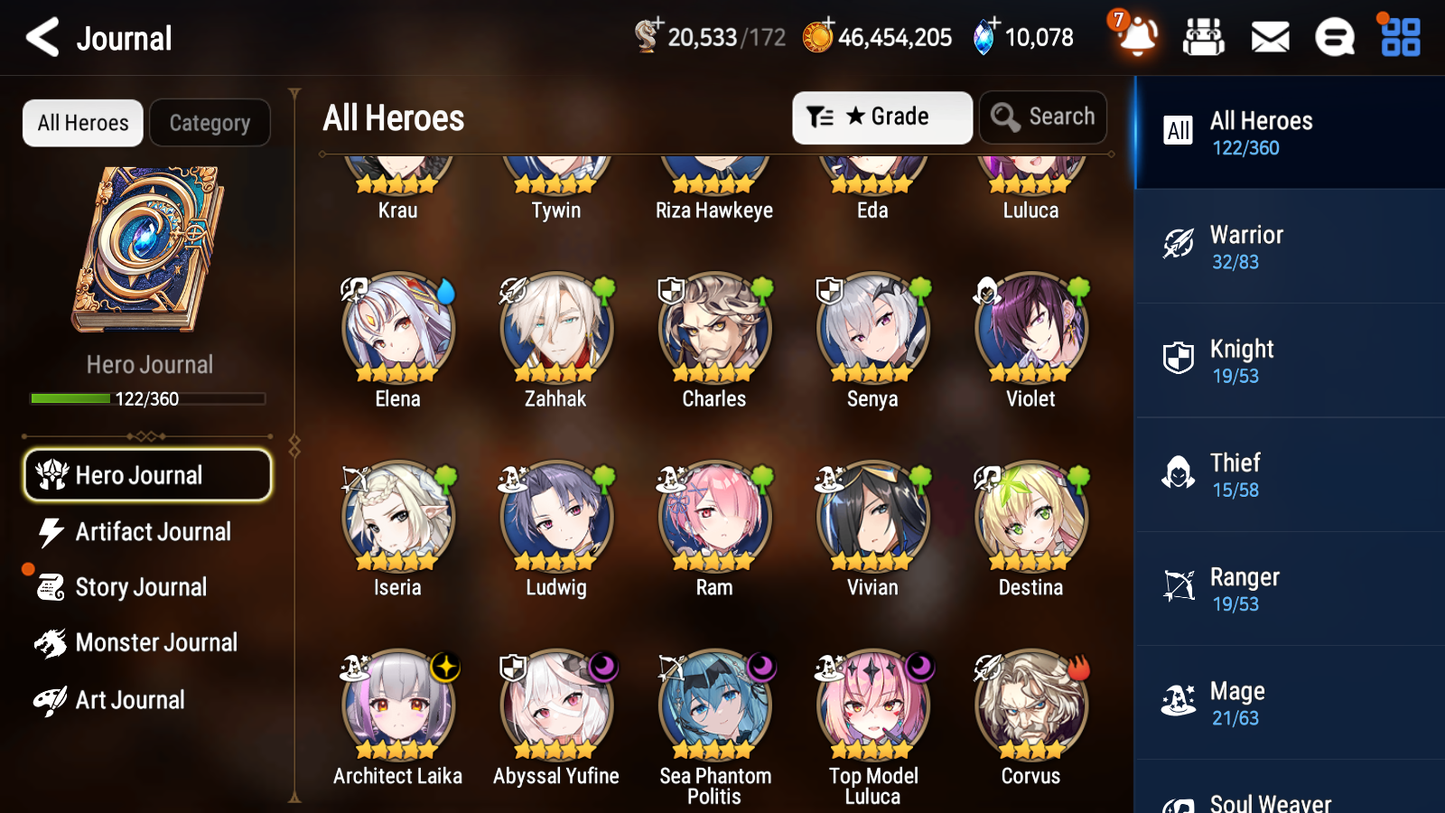Switch to the All Heroes tab

[x=82, y=122]
